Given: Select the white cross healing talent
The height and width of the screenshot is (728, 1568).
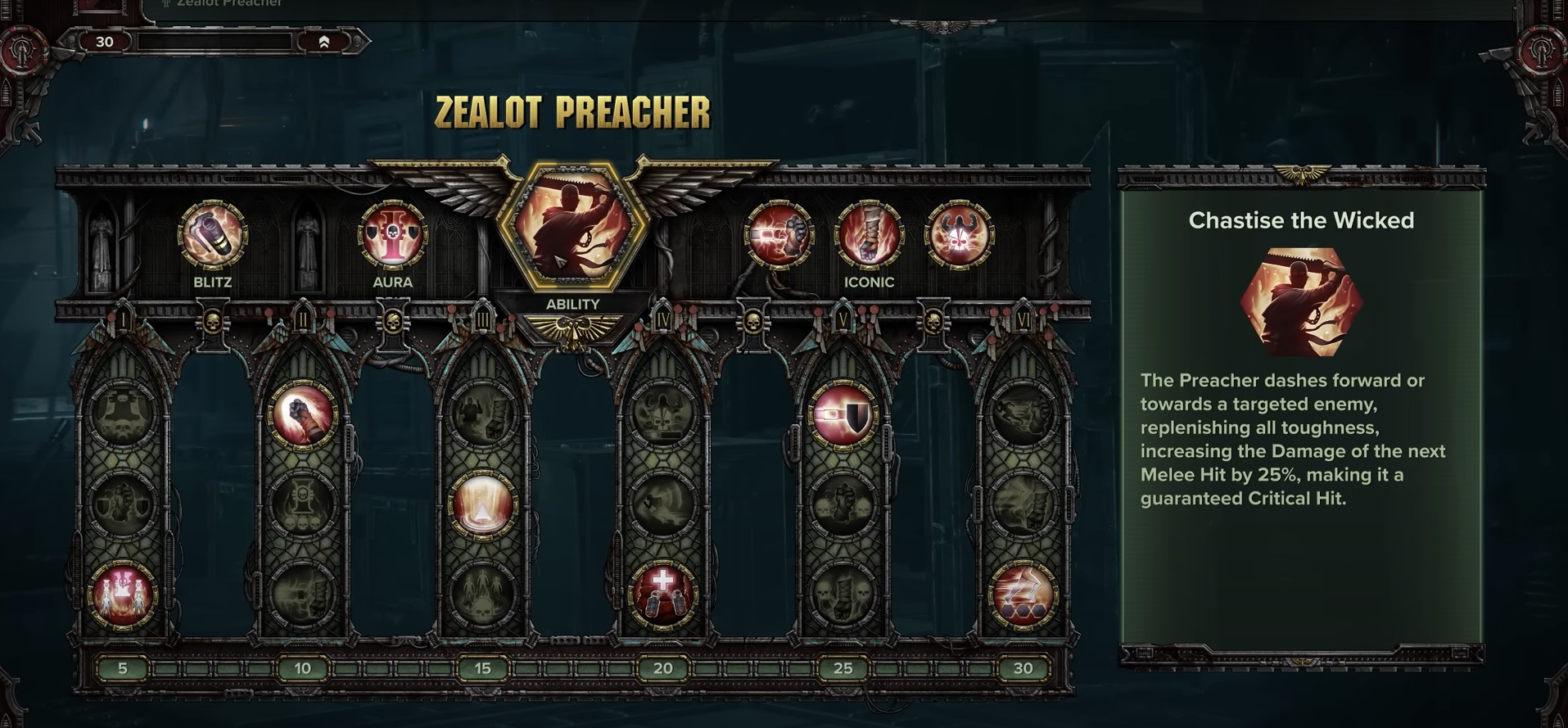Looking at the screenshot, I should tap(662, 595).
